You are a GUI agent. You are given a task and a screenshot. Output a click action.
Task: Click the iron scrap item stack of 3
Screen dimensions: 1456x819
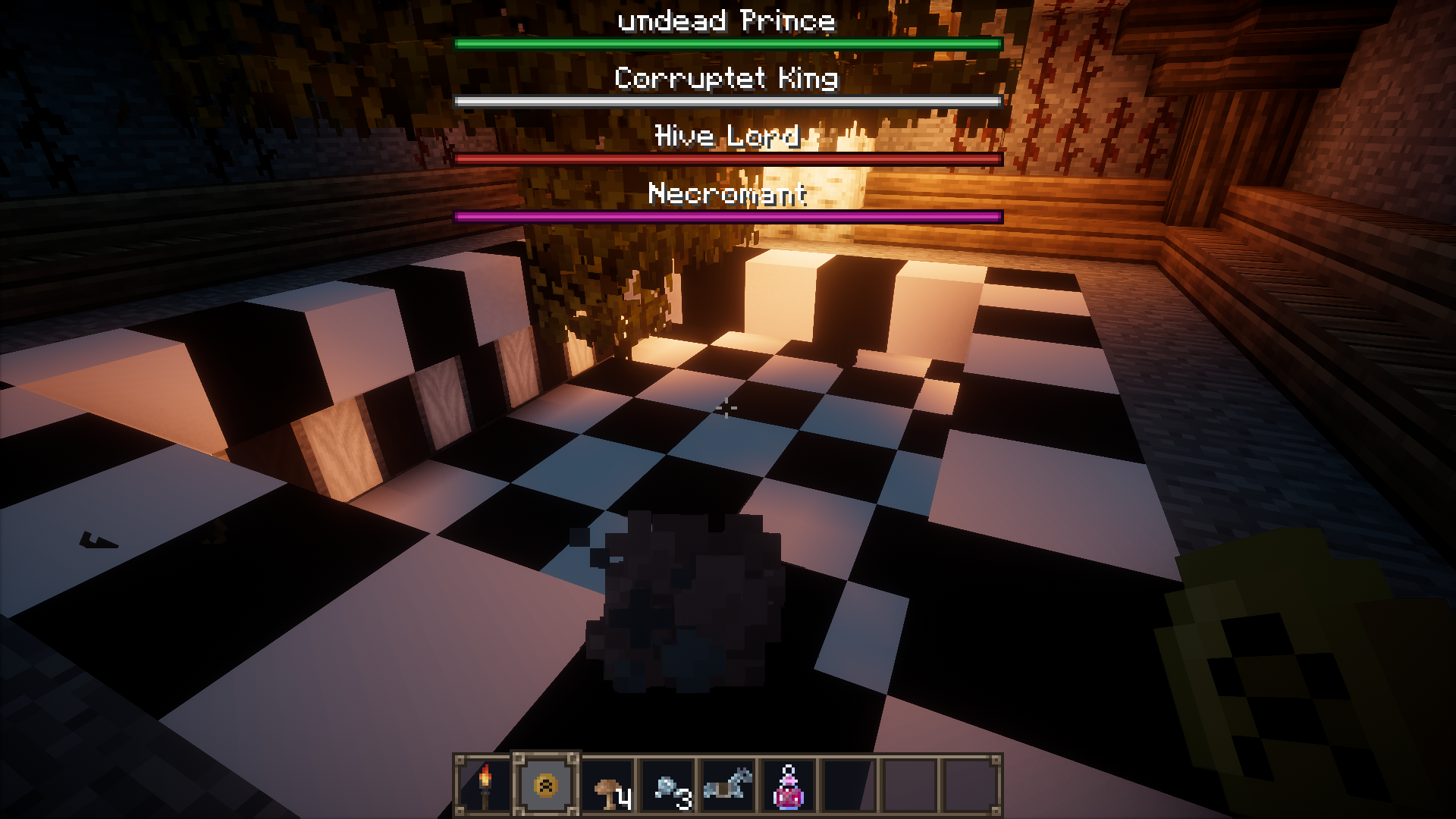tap(666, 785)
